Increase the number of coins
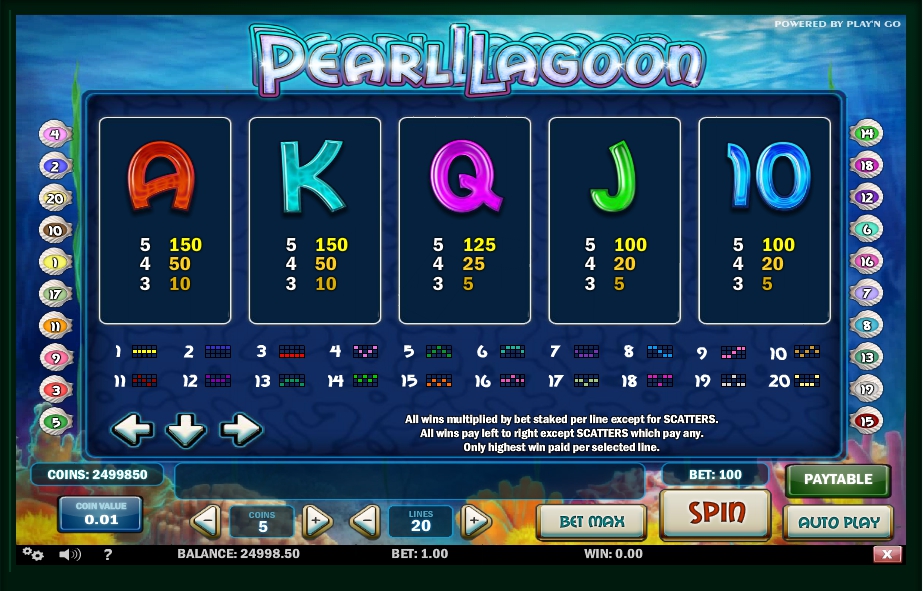Image resolution: width=923 pixels, height=591 pixels. click(316, 521)
